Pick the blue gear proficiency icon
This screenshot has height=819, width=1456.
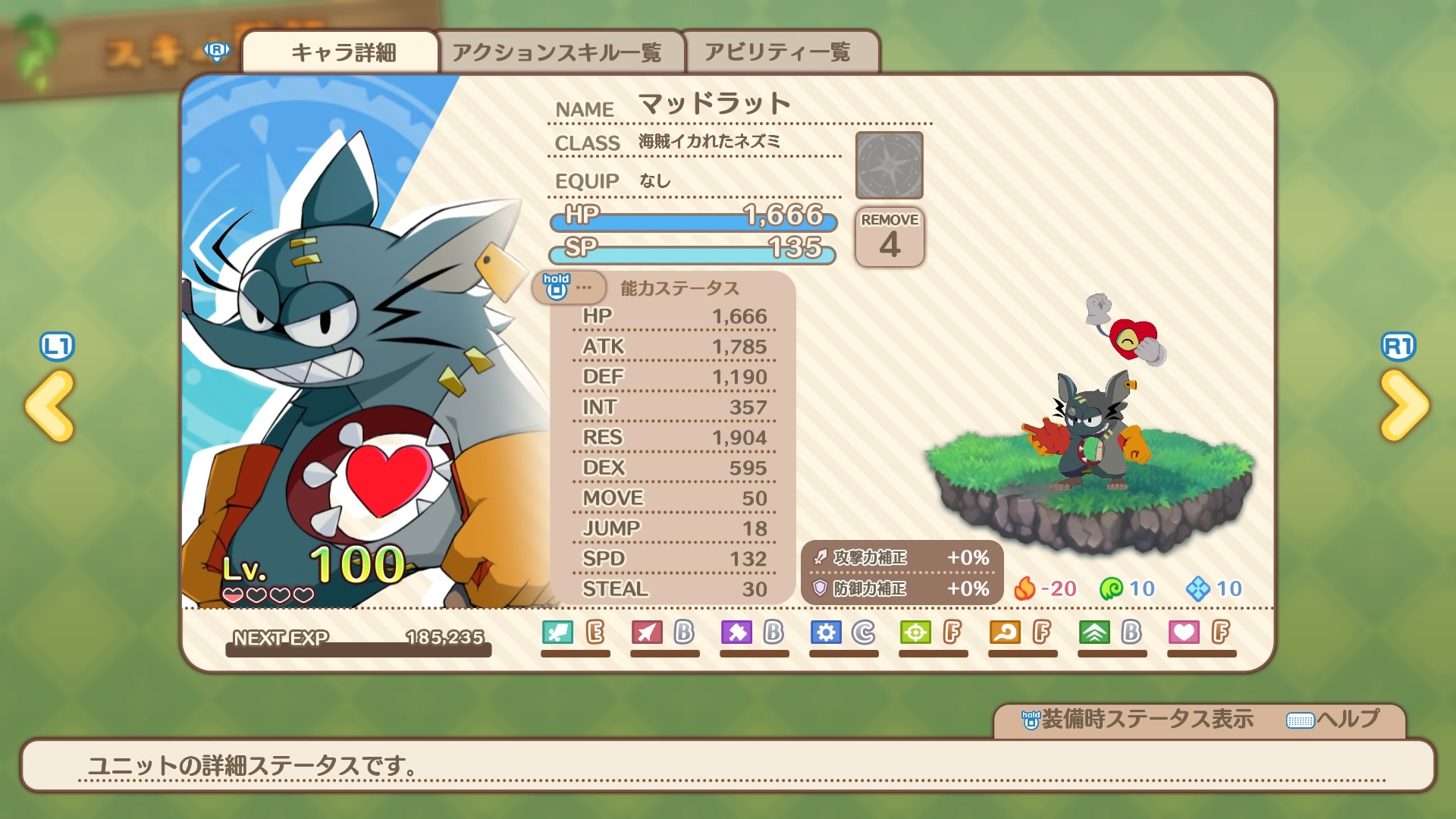826,632
